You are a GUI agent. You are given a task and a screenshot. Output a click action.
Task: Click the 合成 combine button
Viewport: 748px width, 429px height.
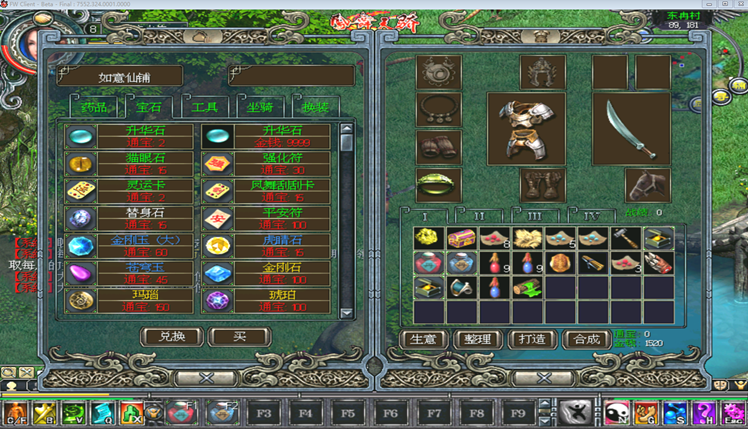tap(586, 339)
